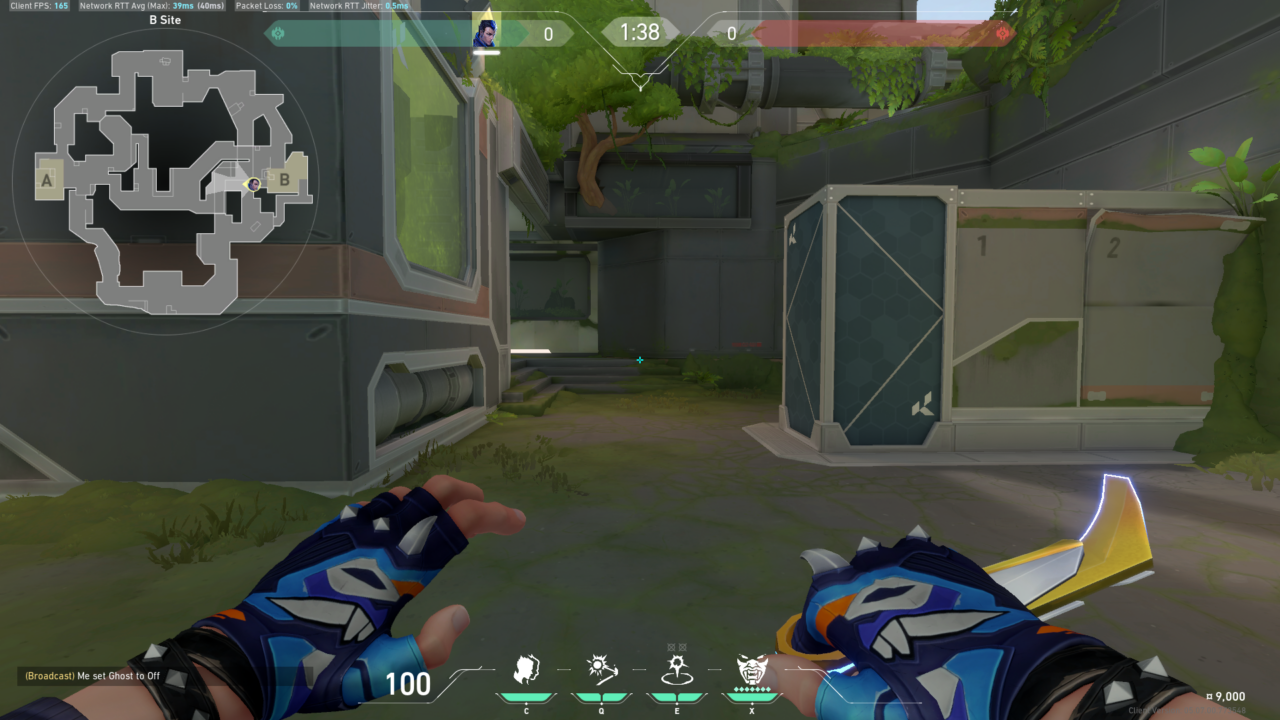This screenshot has height=720, width=1280.
Task: Click your player arrow on the minimap
Action: [x=253, y=184]
